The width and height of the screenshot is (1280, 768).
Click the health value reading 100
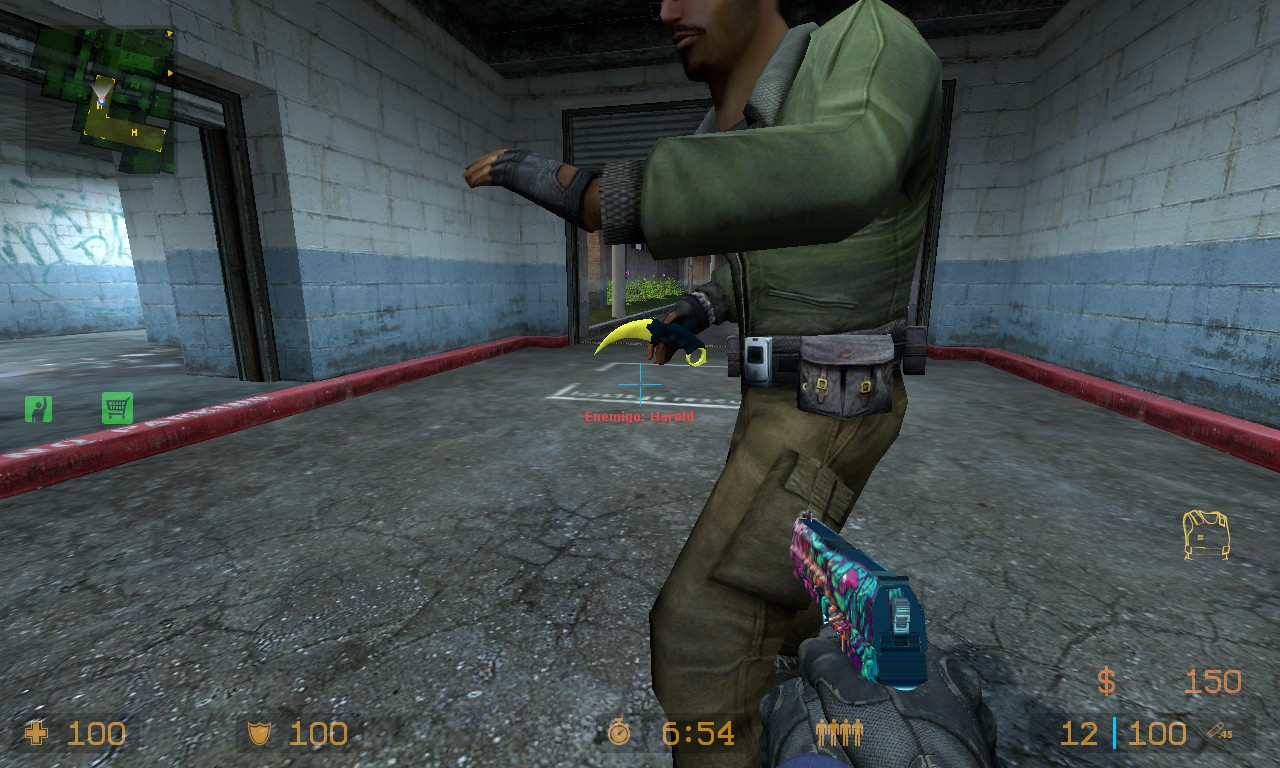97,734
